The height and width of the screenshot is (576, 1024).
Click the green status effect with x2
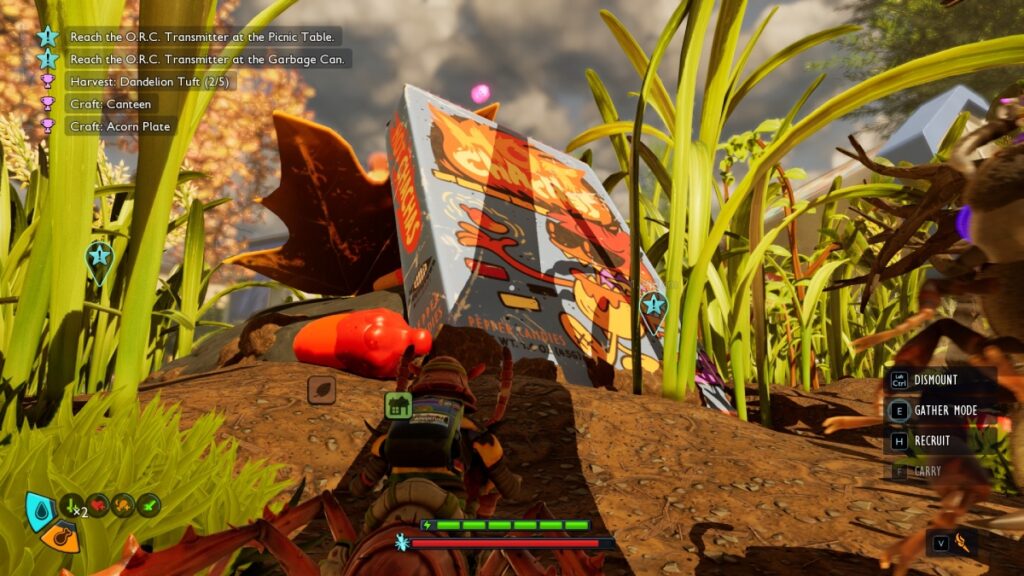74,506
